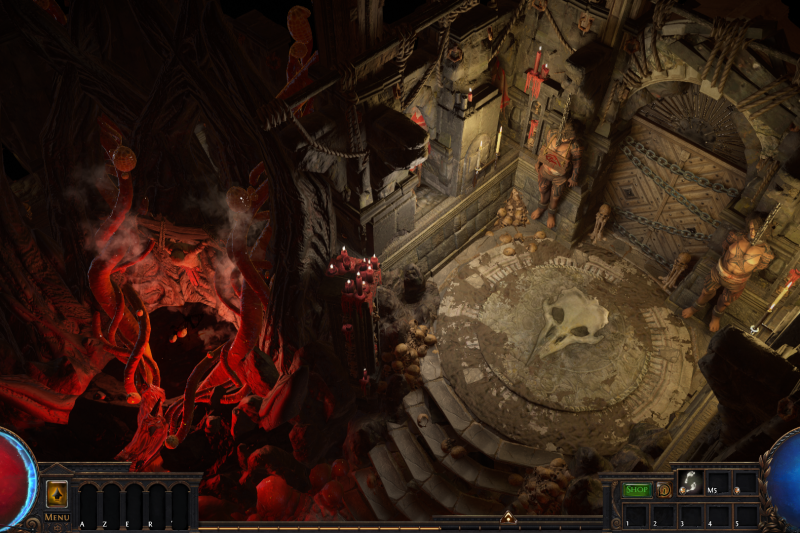This screenshot has height=533, width=800.
Task: Select the skill slot numbered 3
Action: tap(690, 513)
